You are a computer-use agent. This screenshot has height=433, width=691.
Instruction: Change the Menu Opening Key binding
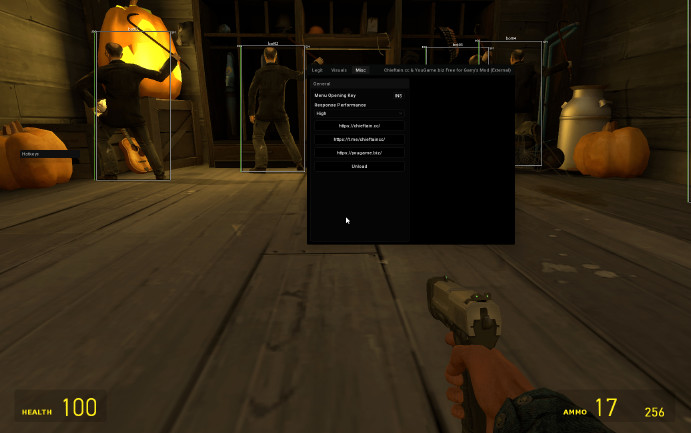(x=398, y=95)
